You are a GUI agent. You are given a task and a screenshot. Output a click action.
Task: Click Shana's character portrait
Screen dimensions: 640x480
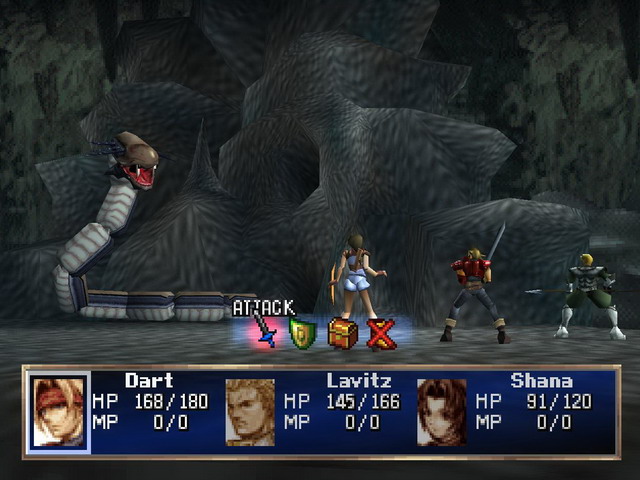point(441,411)
